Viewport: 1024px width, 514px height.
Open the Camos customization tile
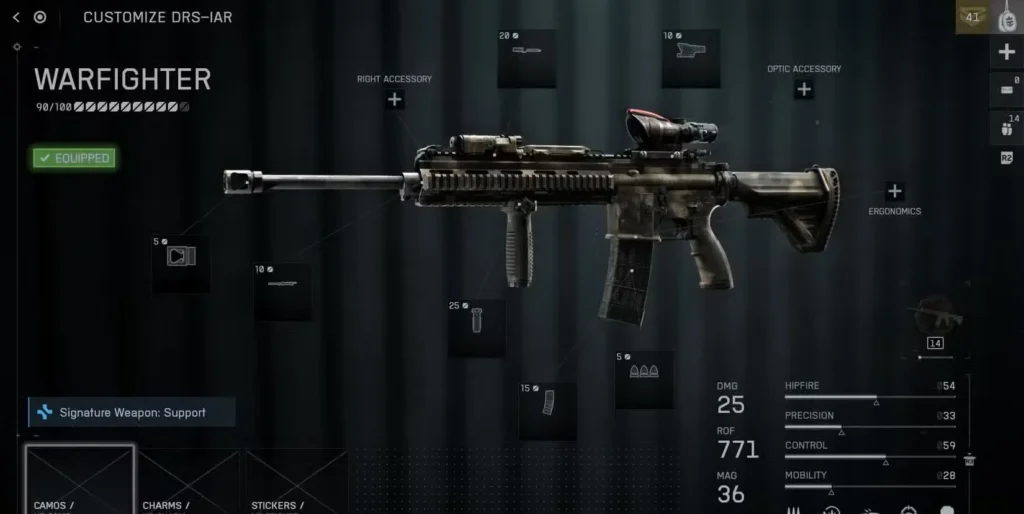[x=79, y=481]
